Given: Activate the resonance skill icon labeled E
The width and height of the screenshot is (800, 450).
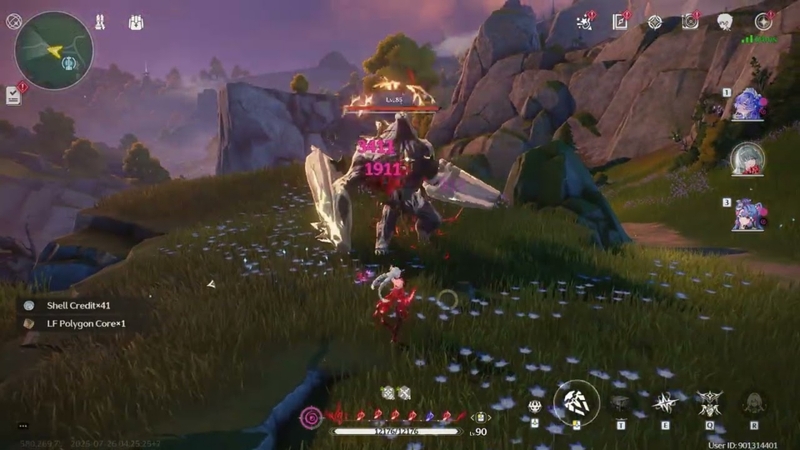Looking at the screenshot, I should tap(664, 403).
